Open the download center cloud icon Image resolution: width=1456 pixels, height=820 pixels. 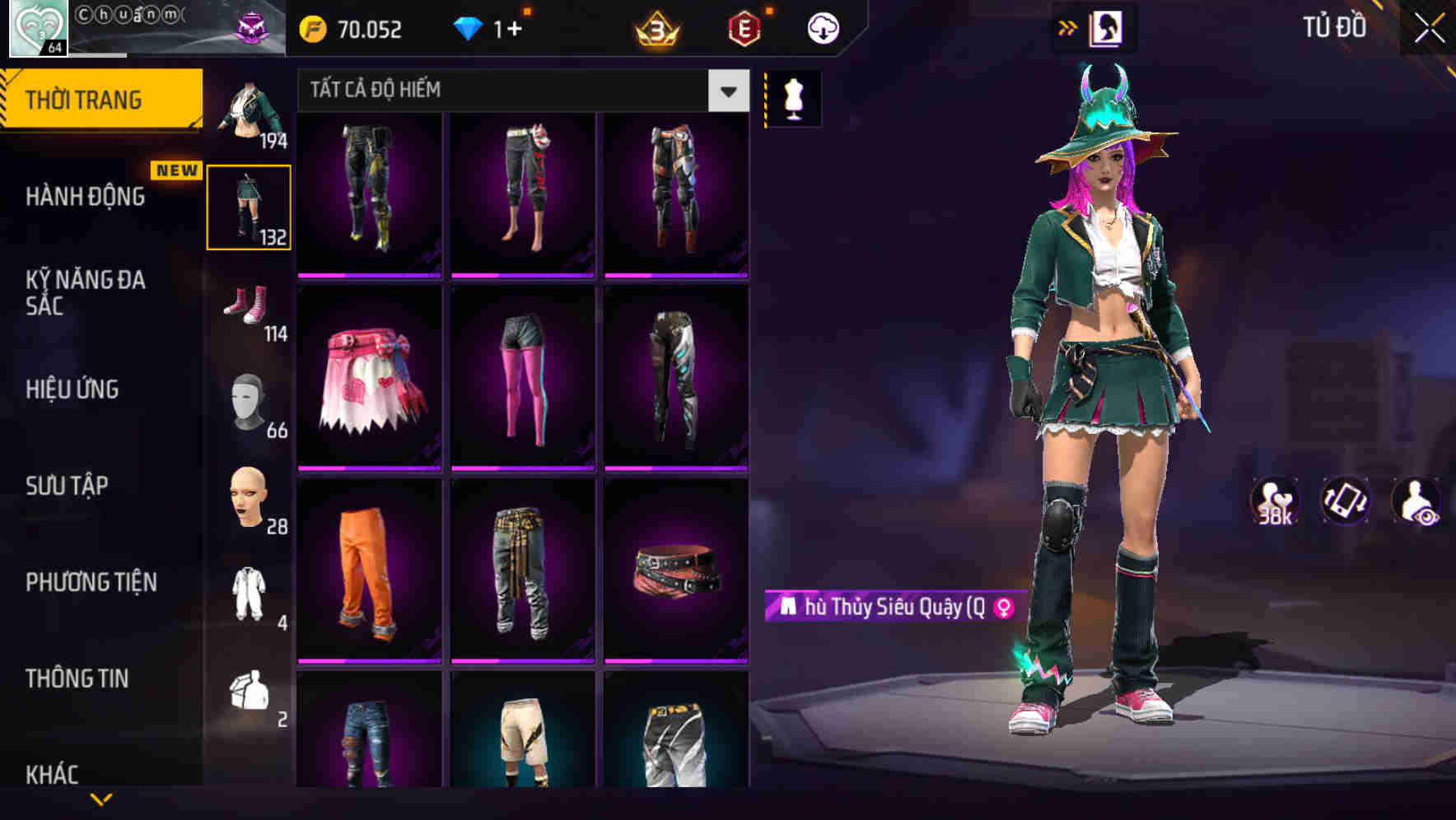coord(823,27)
